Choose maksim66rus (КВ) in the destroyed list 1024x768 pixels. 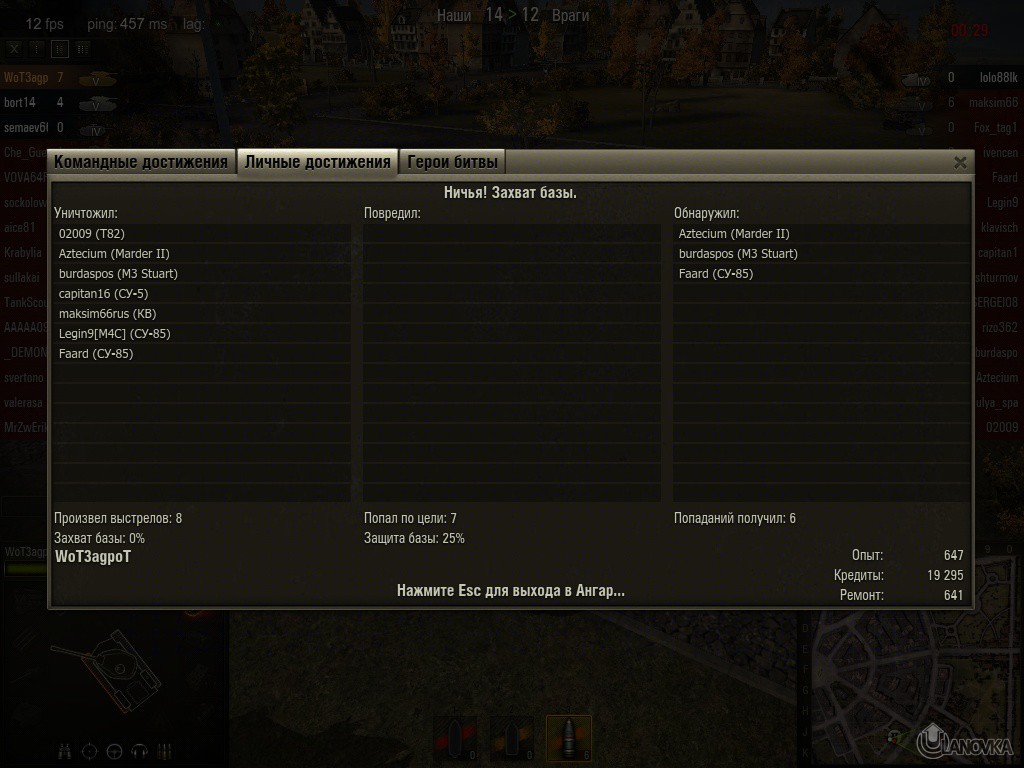tap(108, 314)
